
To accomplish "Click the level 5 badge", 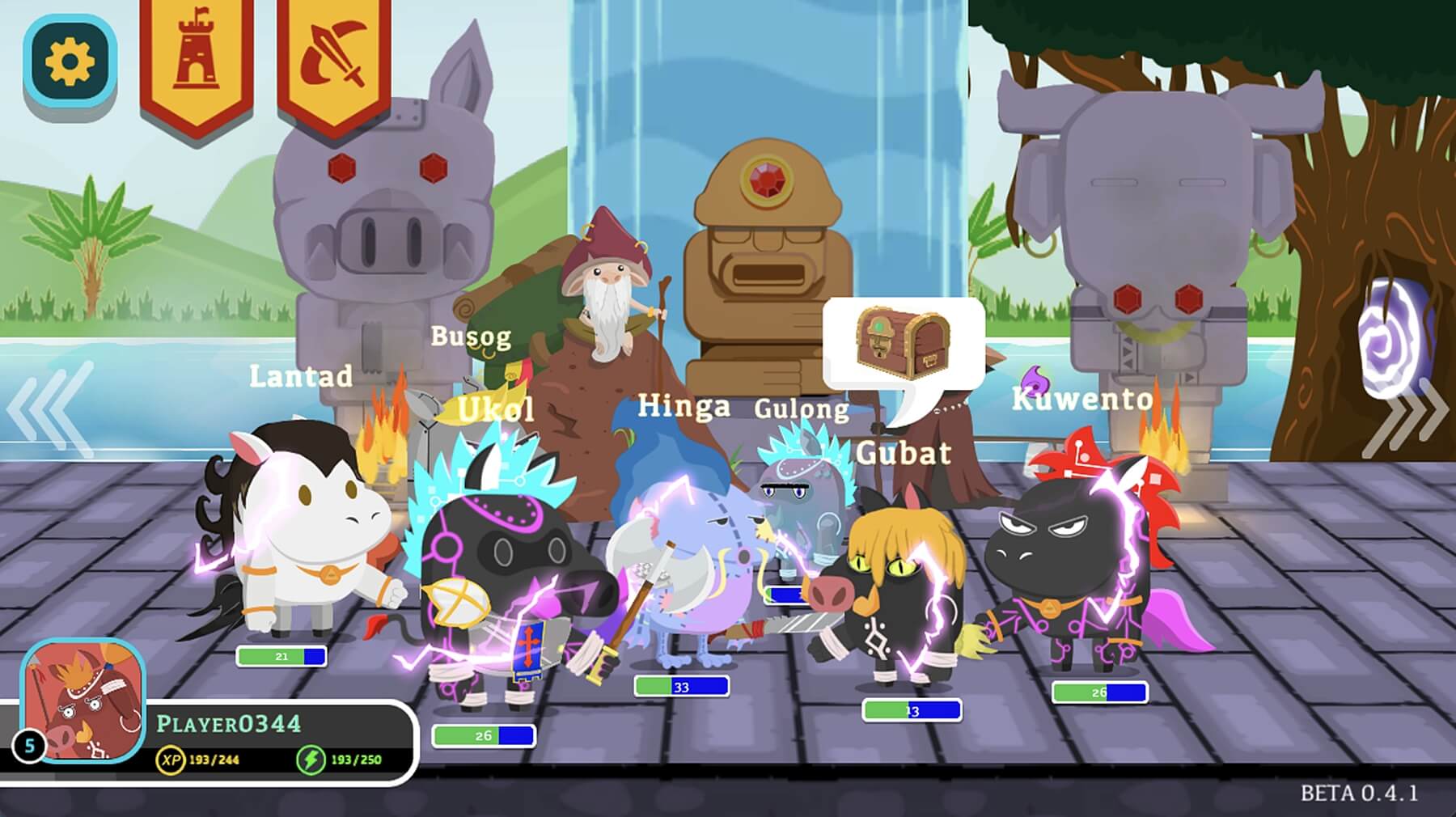I will click(30, 747).
